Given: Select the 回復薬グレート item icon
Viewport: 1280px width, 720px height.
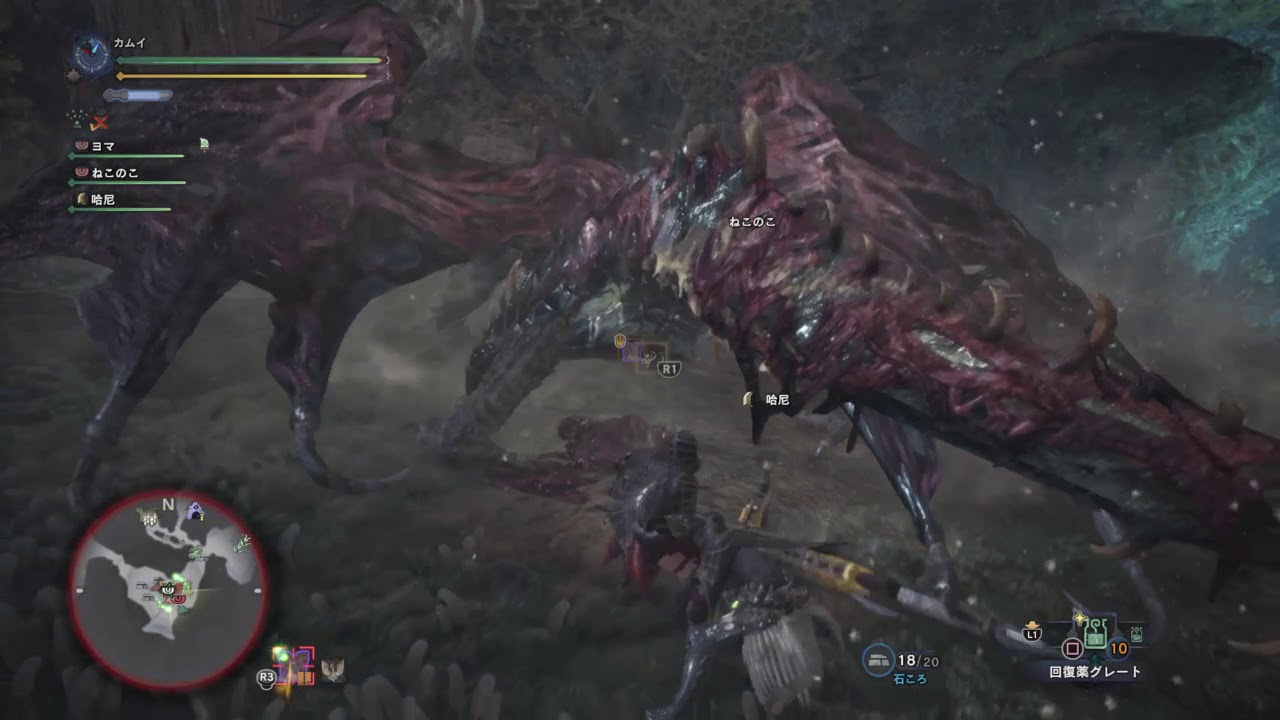Looking at the screenshot, I should click(1095, 634).
